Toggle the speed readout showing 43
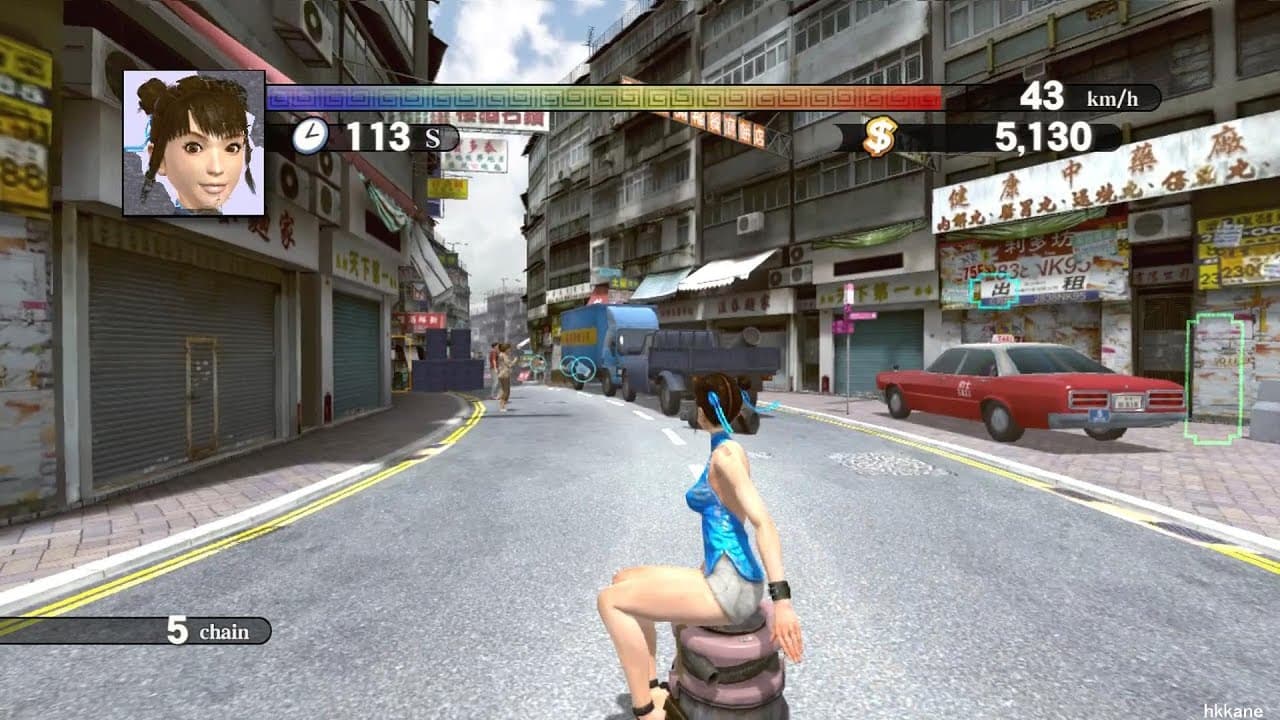 1040,96
